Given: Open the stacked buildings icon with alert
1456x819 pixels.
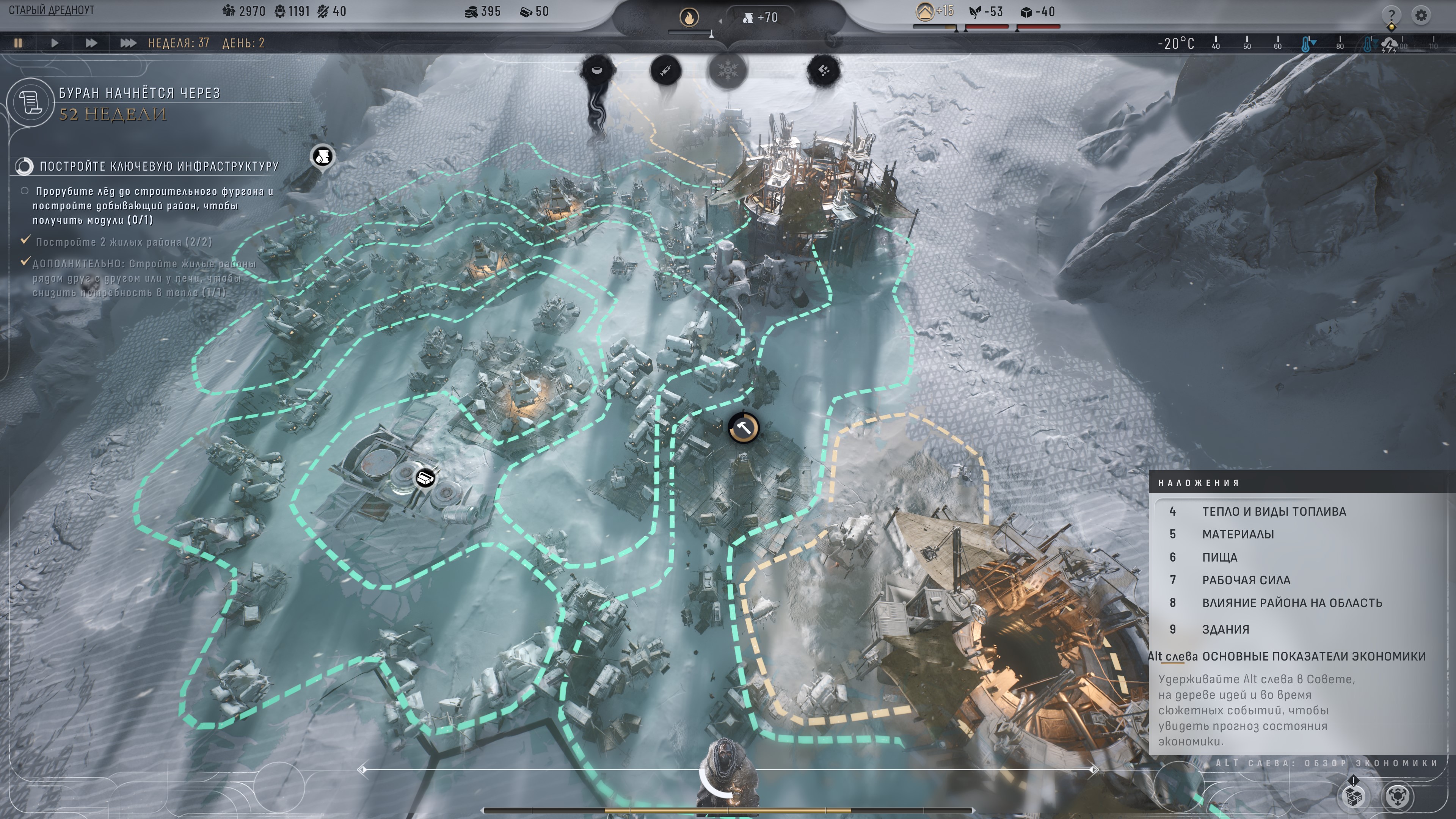Looking at the screenshot, I should click(1354, 796).
